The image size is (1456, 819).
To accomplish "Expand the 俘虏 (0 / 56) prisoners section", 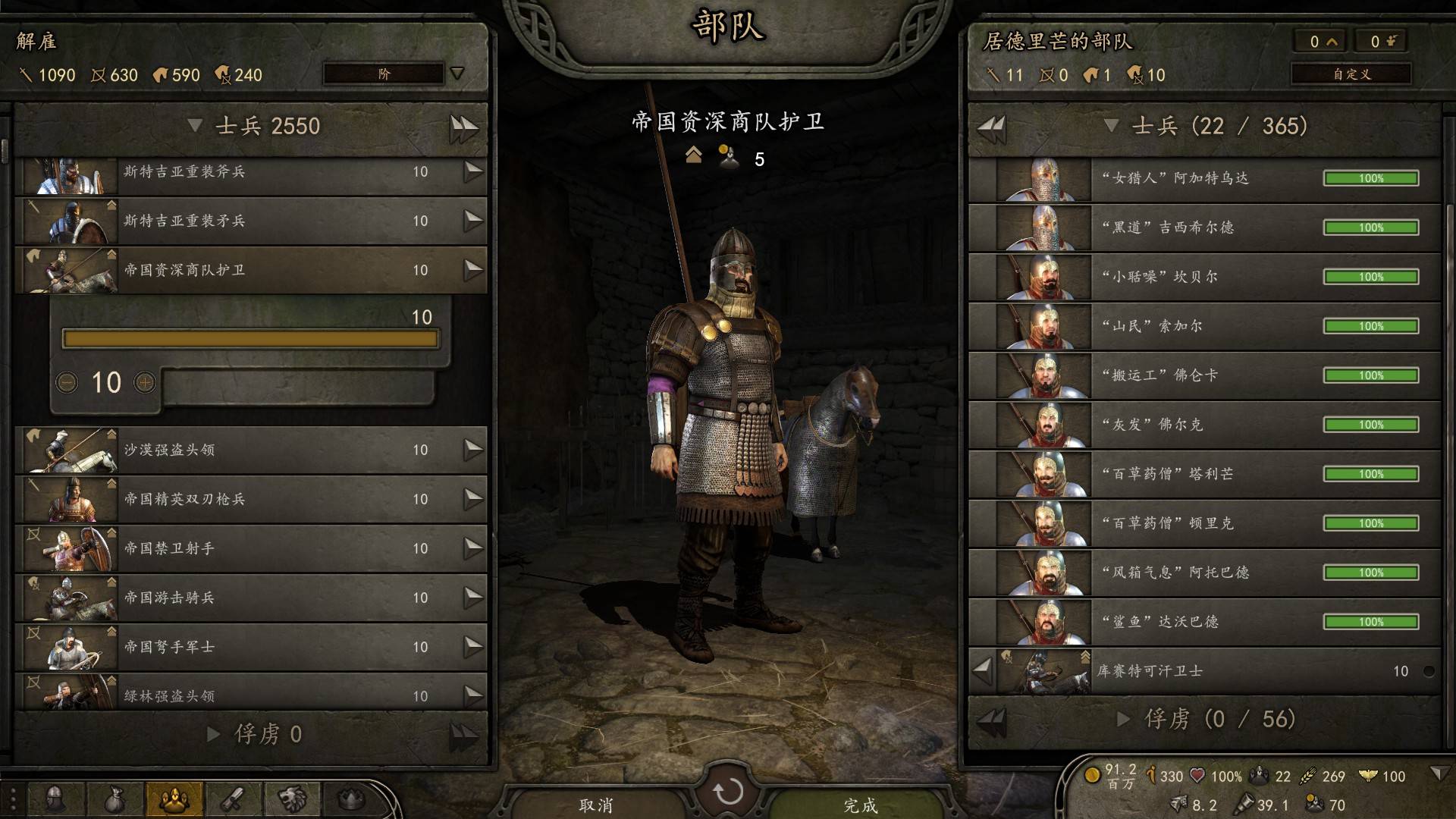I will 1124,719.
